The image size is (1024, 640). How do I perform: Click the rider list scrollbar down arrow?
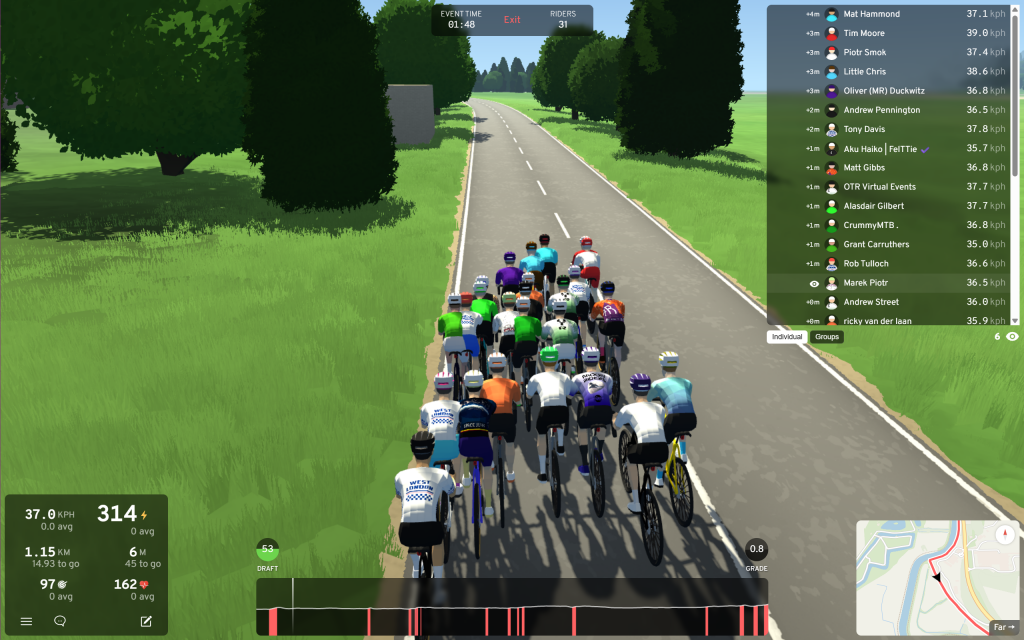(x=1016, y=320)
